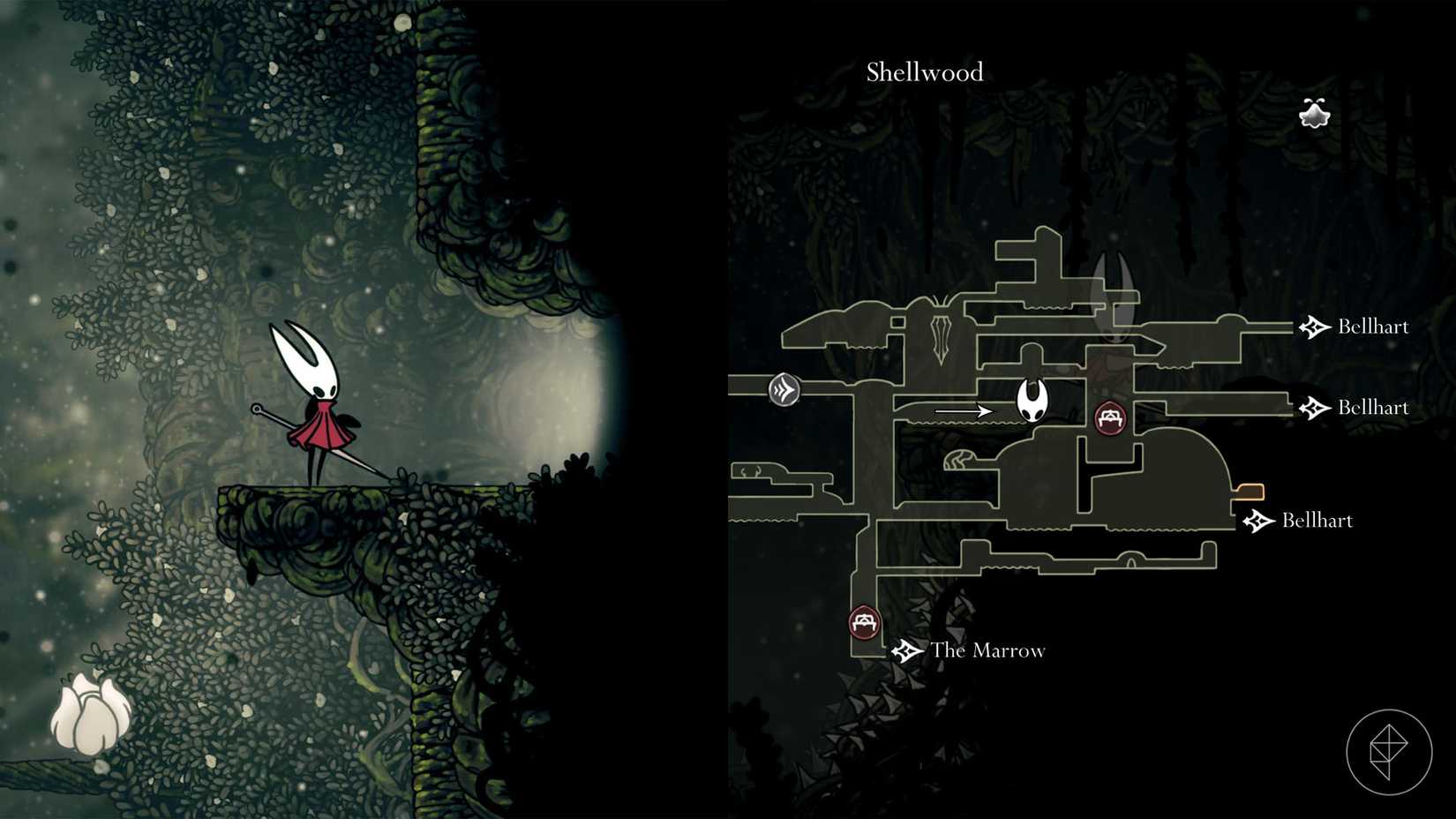Click the faded moth symbol on the map
The width and height of the screenshot is (1456, 819).
(x=939, y=335)
